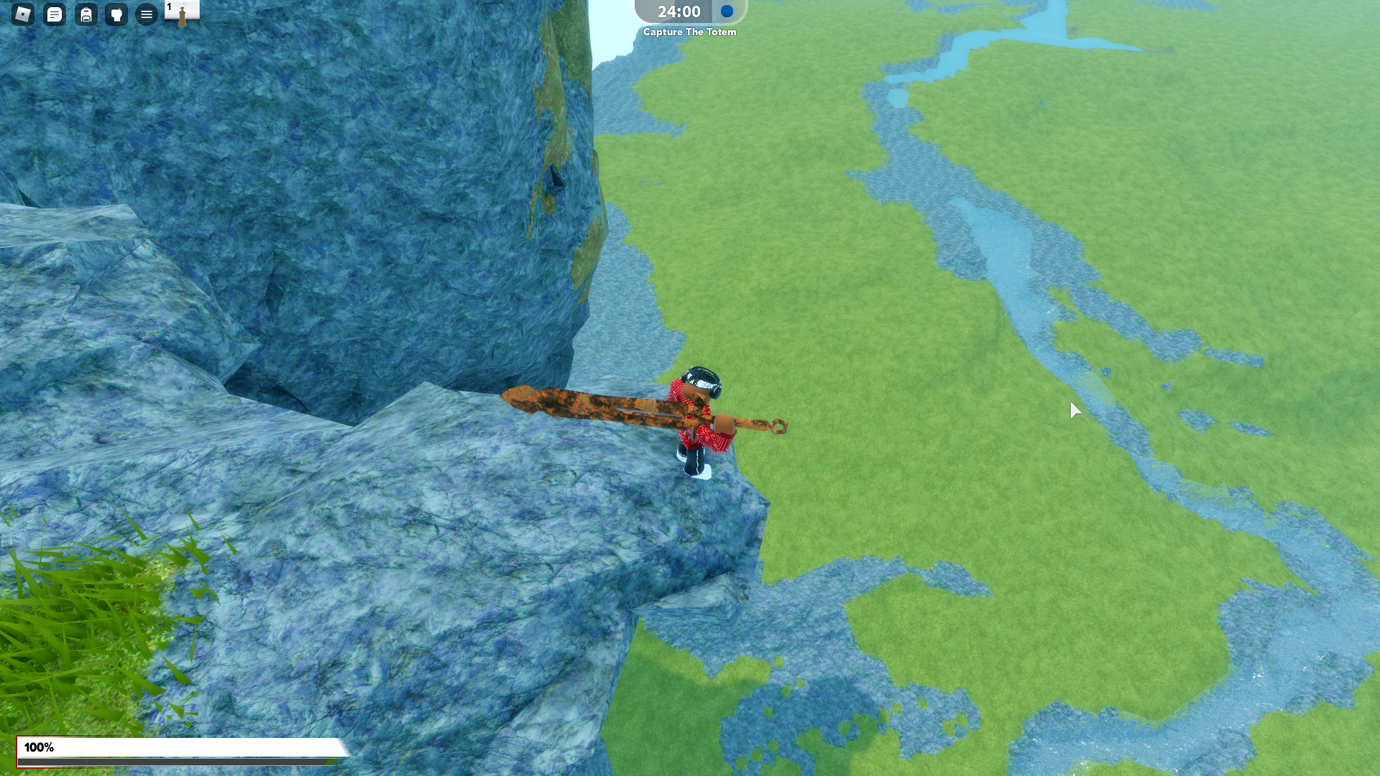Open the inventory drawer via backpack icon
Viewport: 1380px width, 776px height.
point(85,14)
